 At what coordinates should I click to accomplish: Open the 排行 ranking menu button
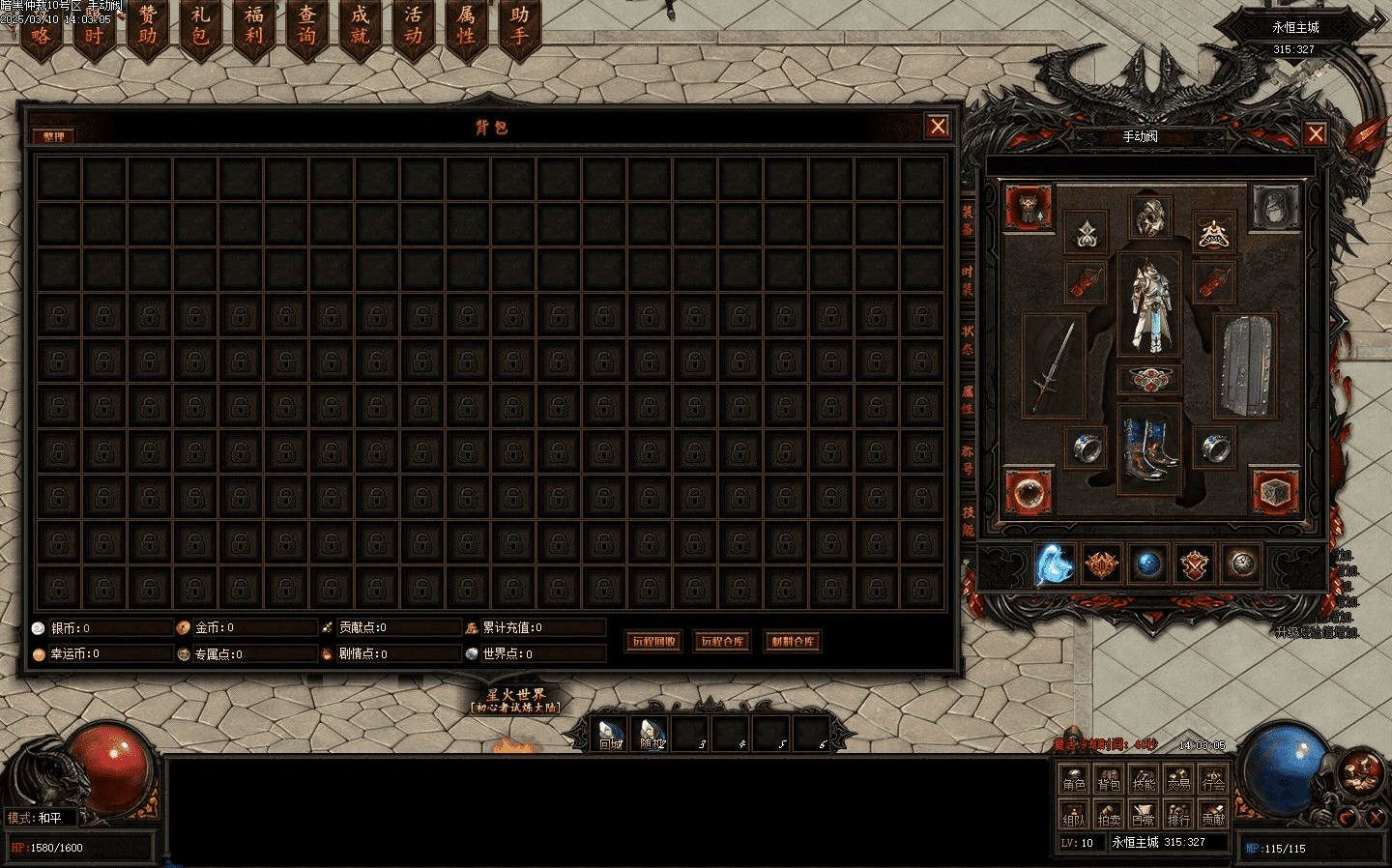coord(1178,816)
